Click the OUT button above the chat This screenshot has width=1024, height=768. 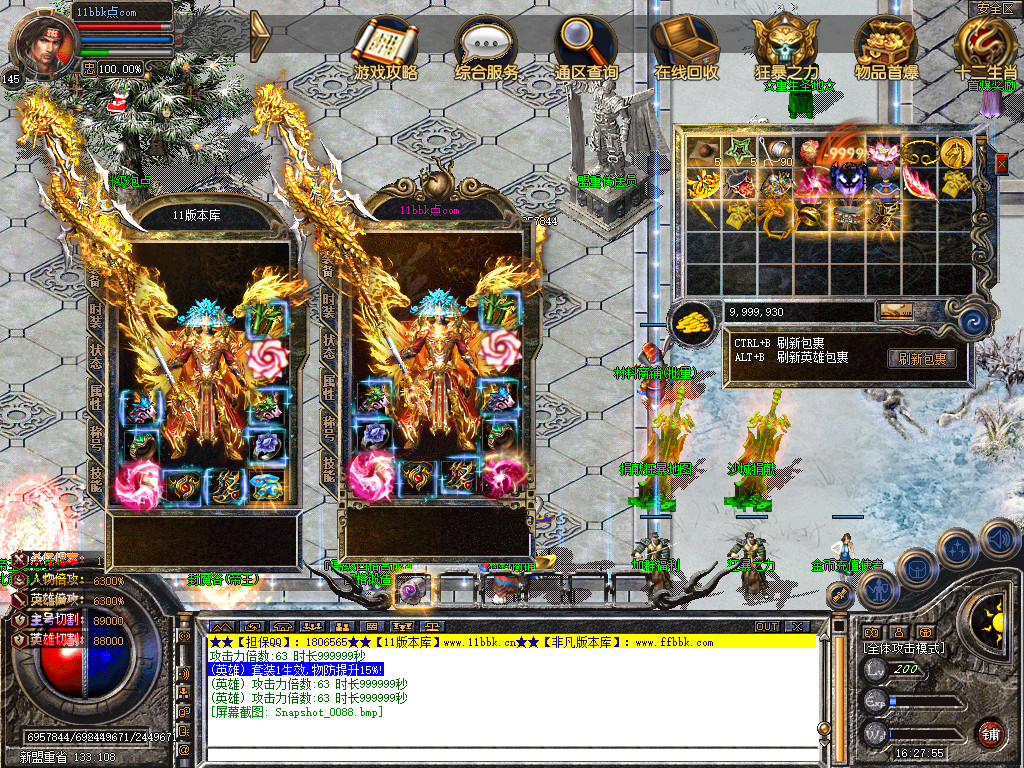click(x=767, y=626)
